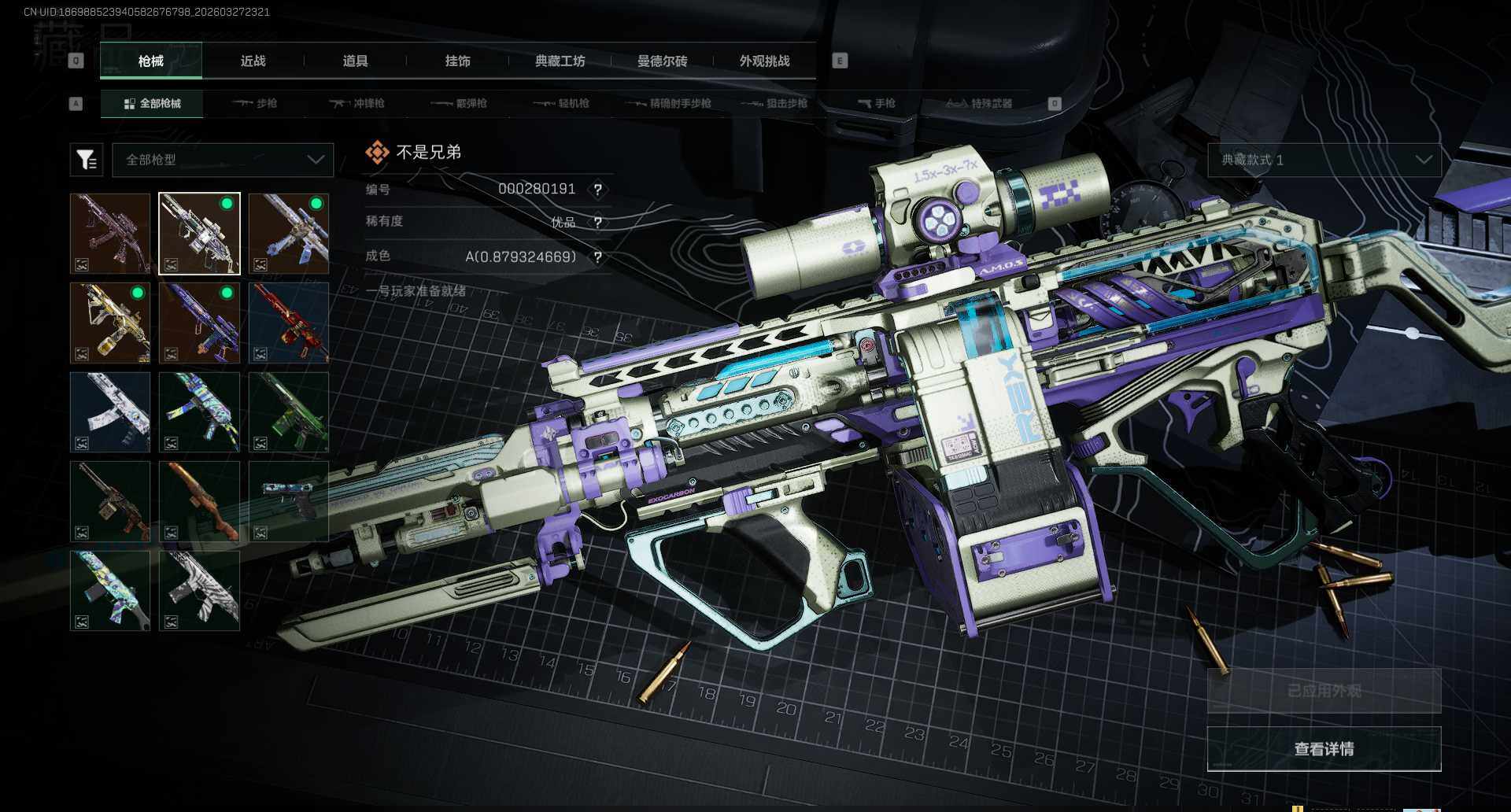Pick the black-and-white zebra stripe skin thumbnail
1511x812 pixels.
pos(199,590)
